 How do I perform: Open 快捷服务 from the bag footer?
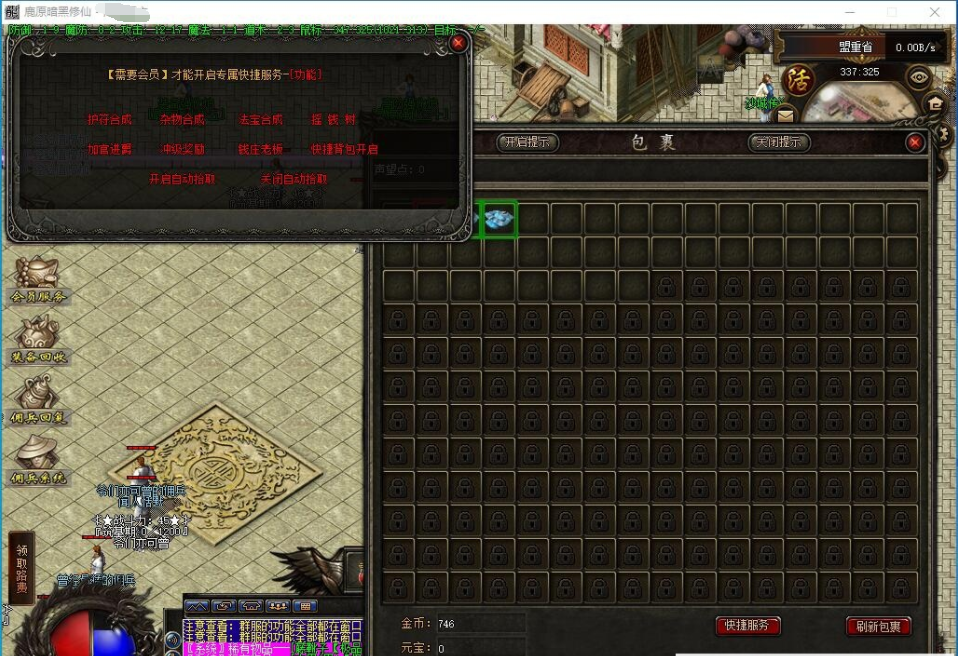[748, 625]
